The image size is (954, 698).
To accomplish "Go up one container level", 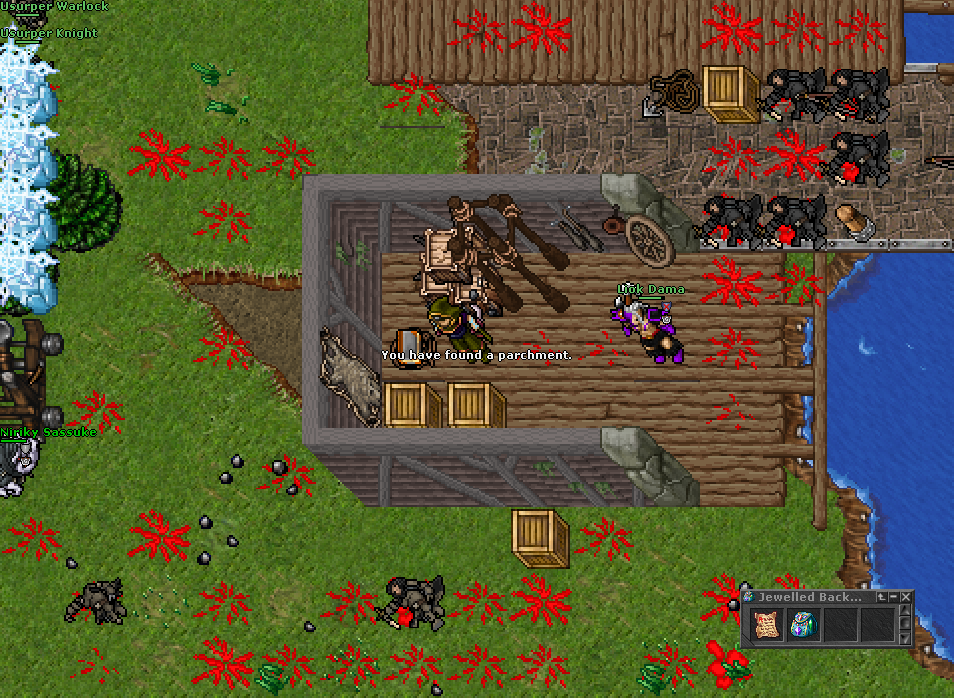I will point(881,597).
